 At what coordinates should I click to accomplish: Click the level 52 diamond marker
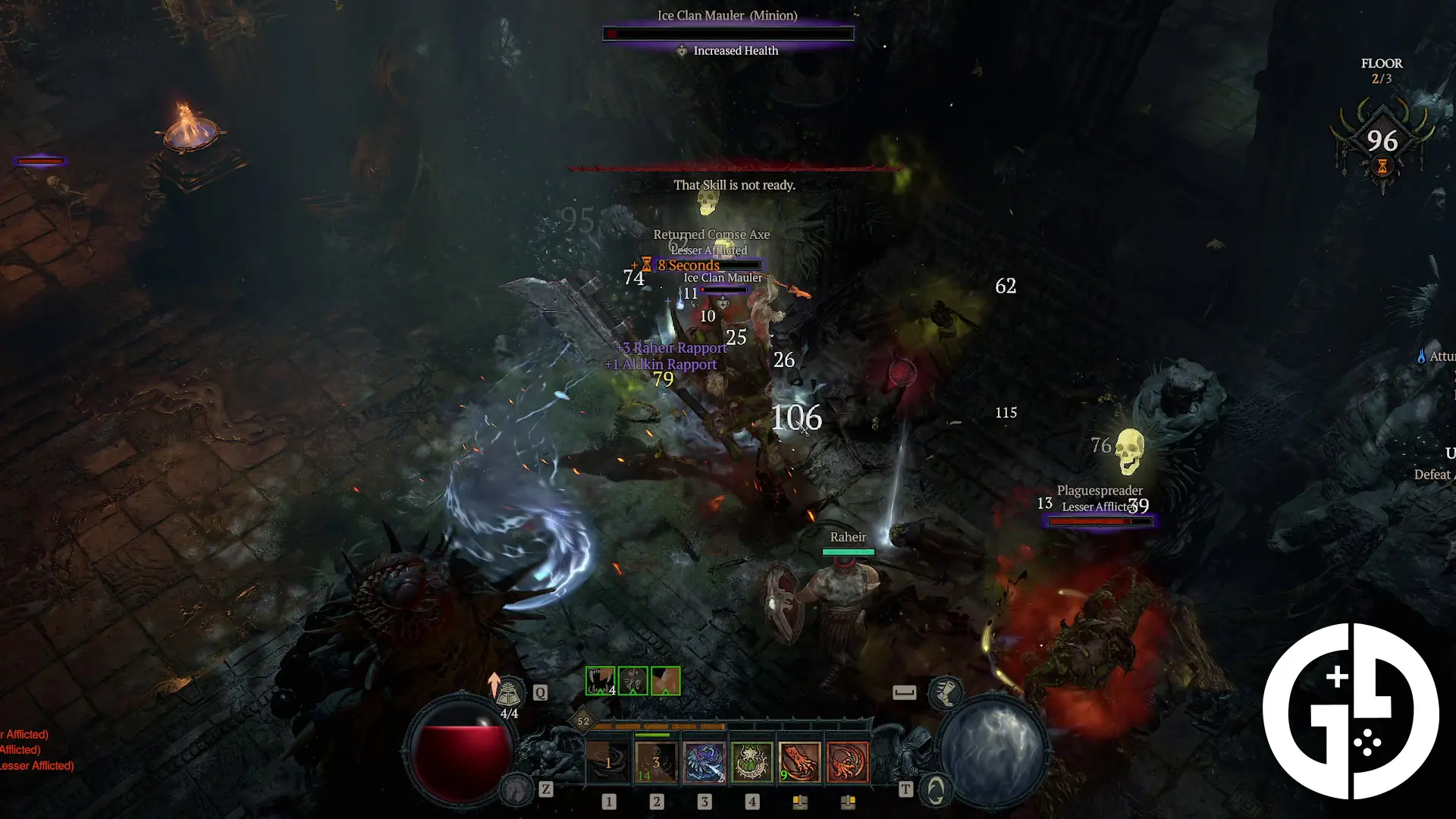pos(582,722)
